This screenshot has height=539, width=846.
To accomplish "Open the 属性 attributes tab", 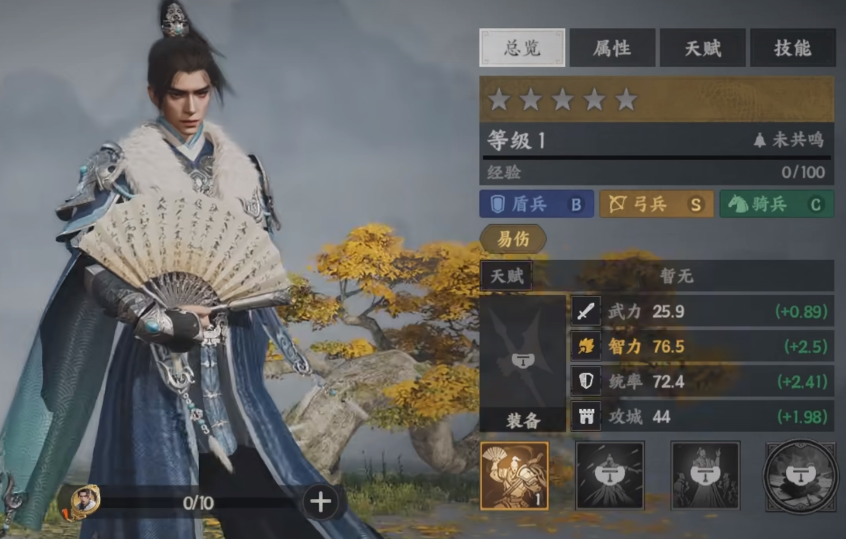I will [612, 47].
